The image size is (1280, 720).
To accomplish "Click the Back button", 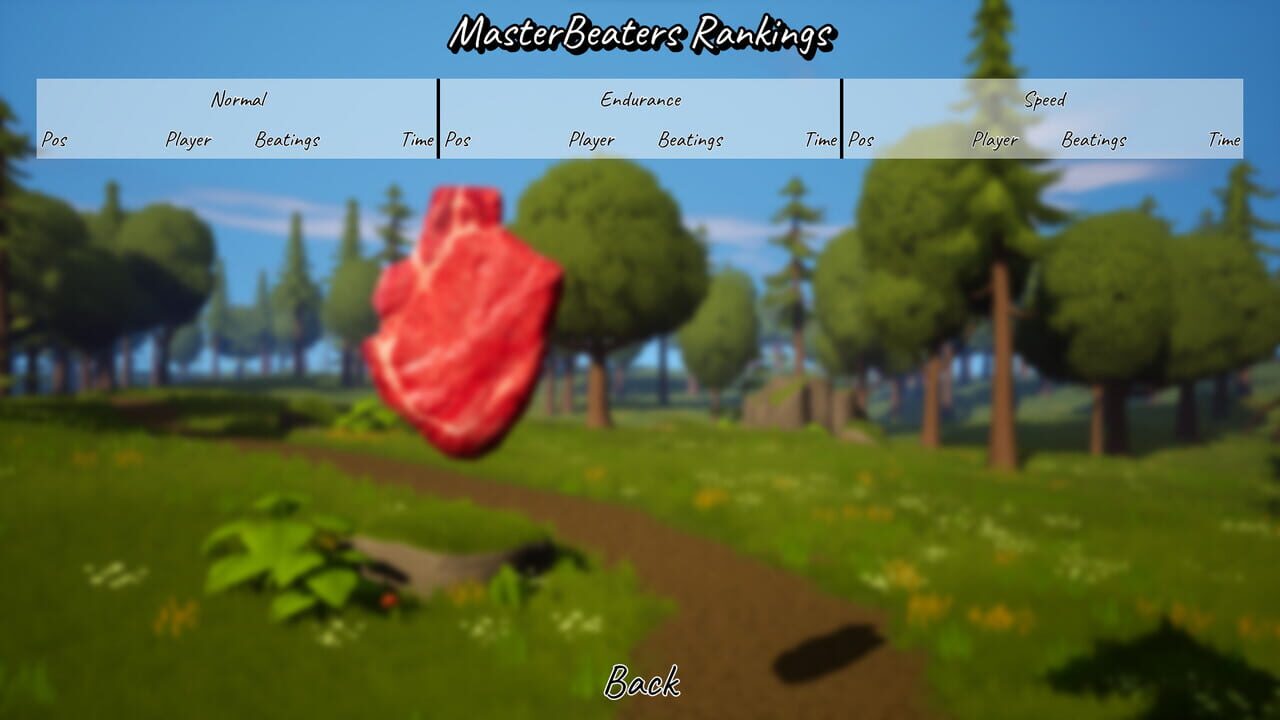I will tap(643, 686).
